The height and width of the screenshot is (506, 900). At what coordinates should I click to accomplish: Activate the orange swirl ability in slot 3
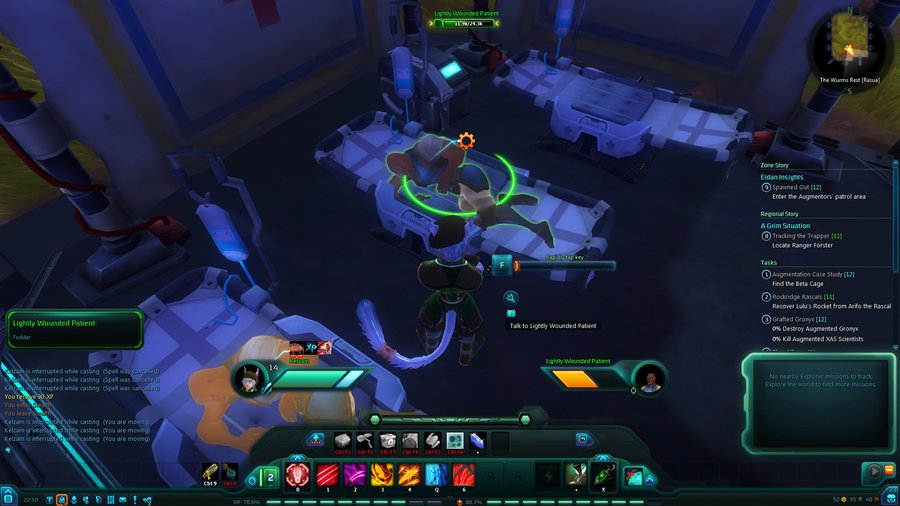pos(382,473)
